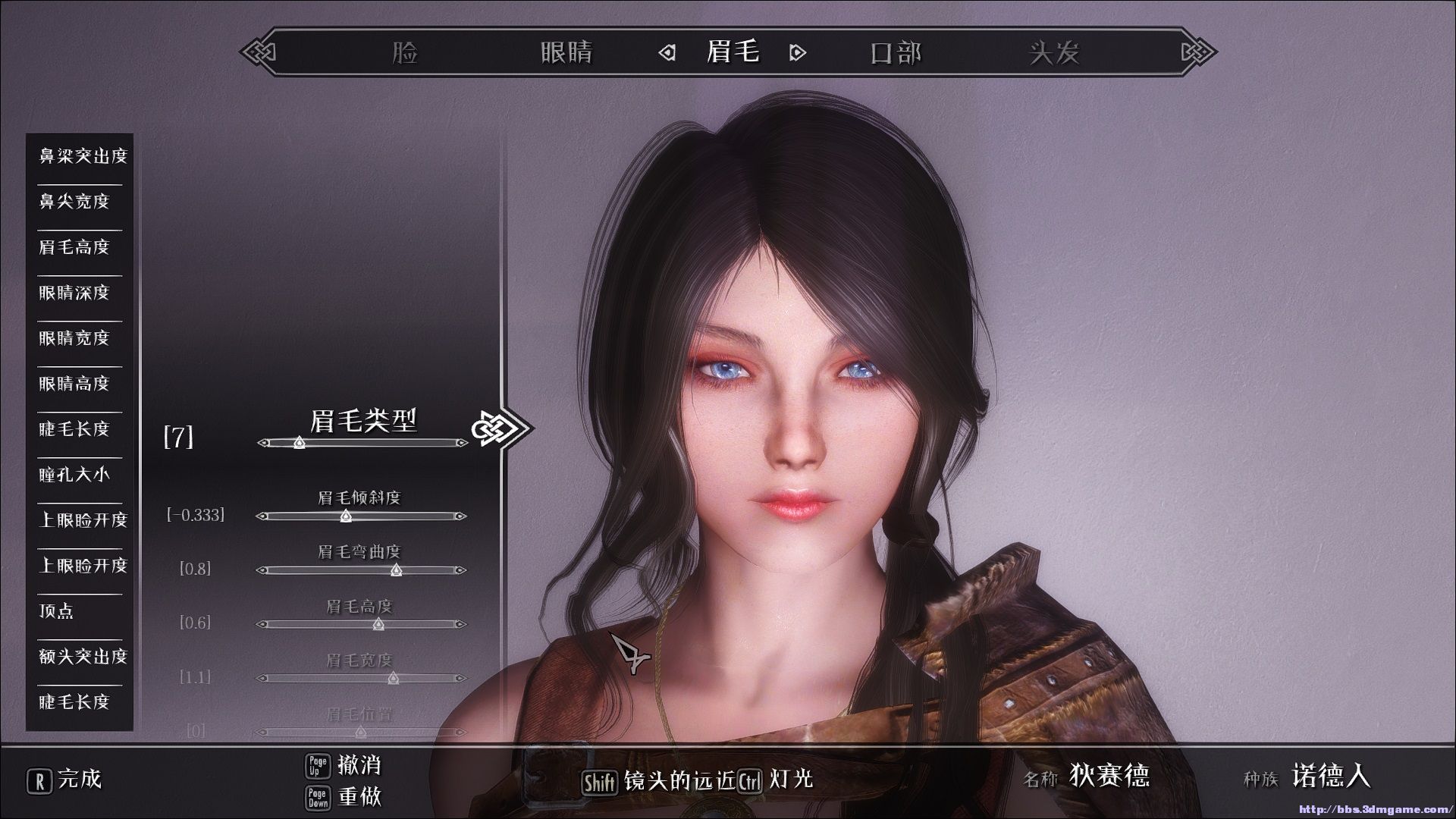
Task: Choose the 额头突出度 list entry
Action: (83, 657)
